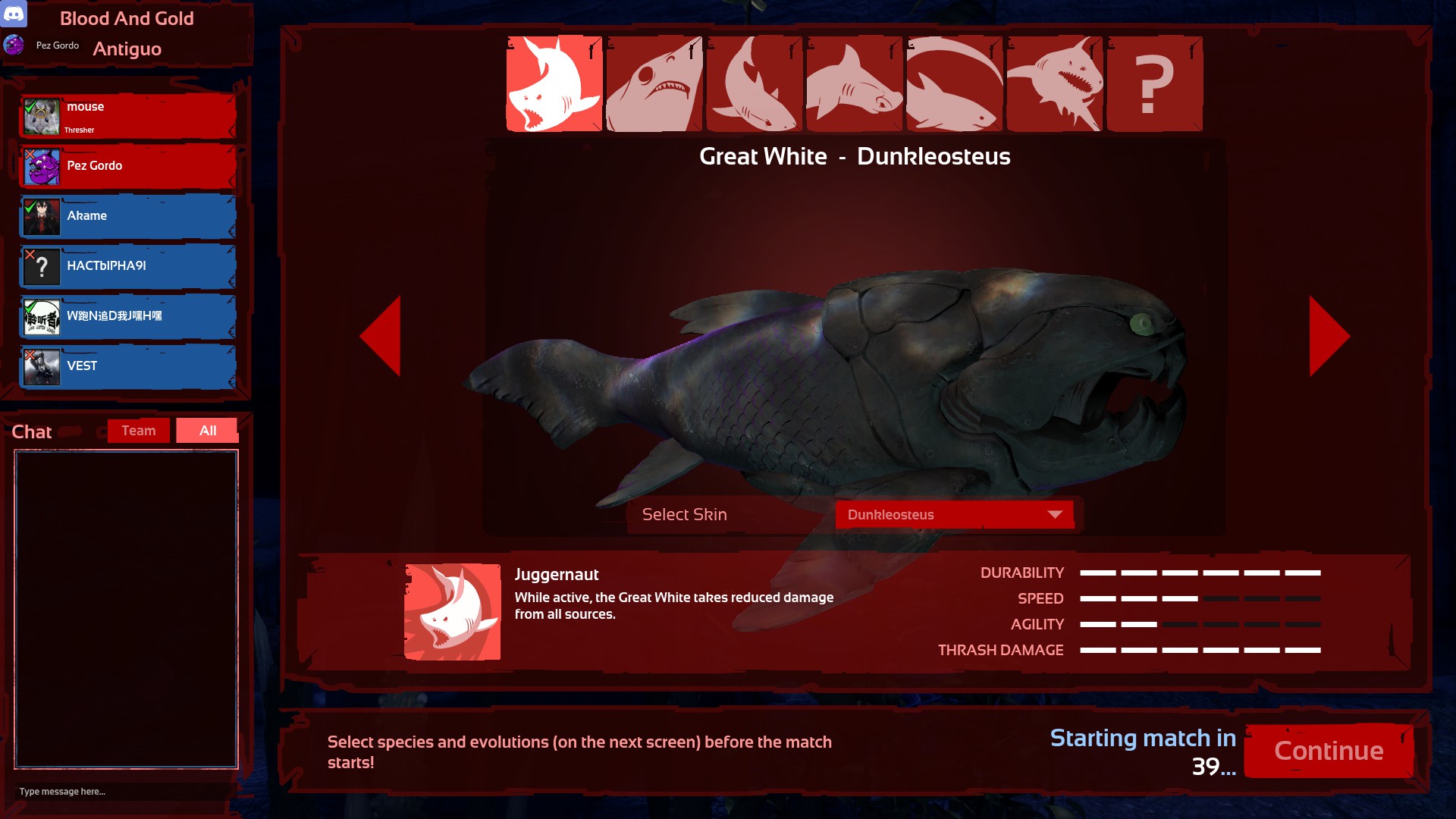This screenshot has height=819, width=1456.
Task: Click the Select Skin label
Action: click(x=683, y=514)
